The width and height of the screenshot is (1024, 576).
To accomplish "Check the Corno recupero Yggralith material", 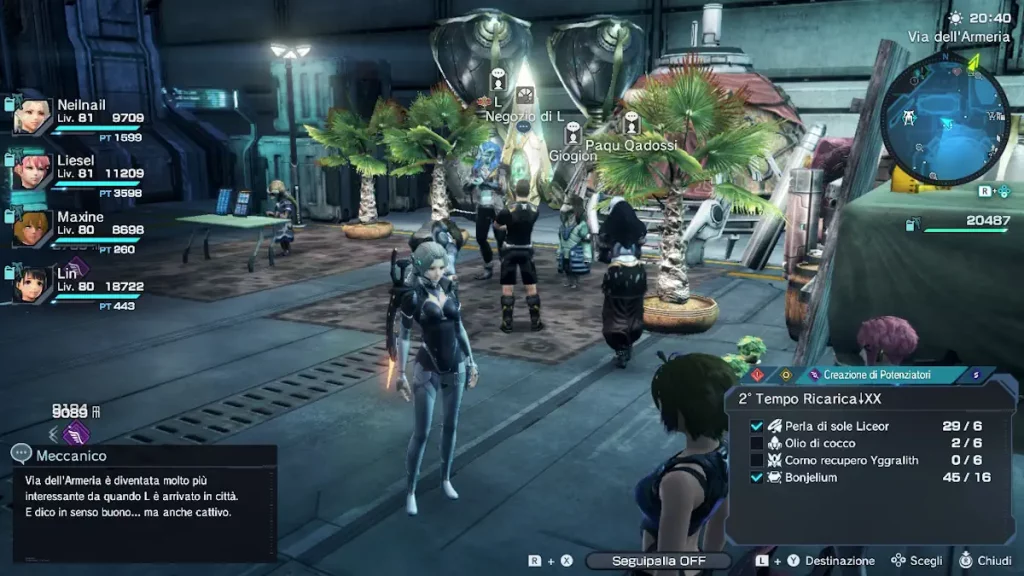I will pos(757,460).
